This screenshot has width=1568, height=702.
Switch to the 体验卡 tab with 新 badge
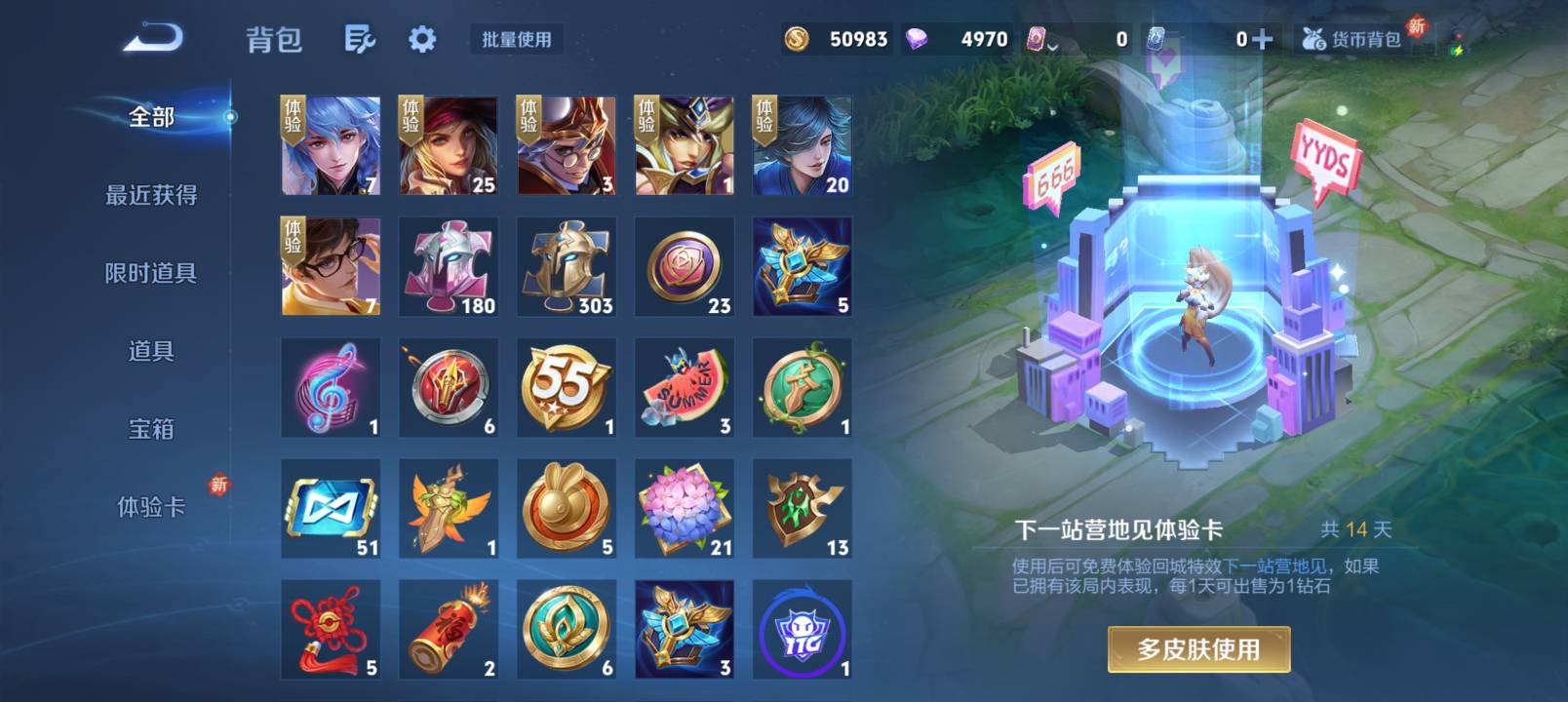pos(151,506)
